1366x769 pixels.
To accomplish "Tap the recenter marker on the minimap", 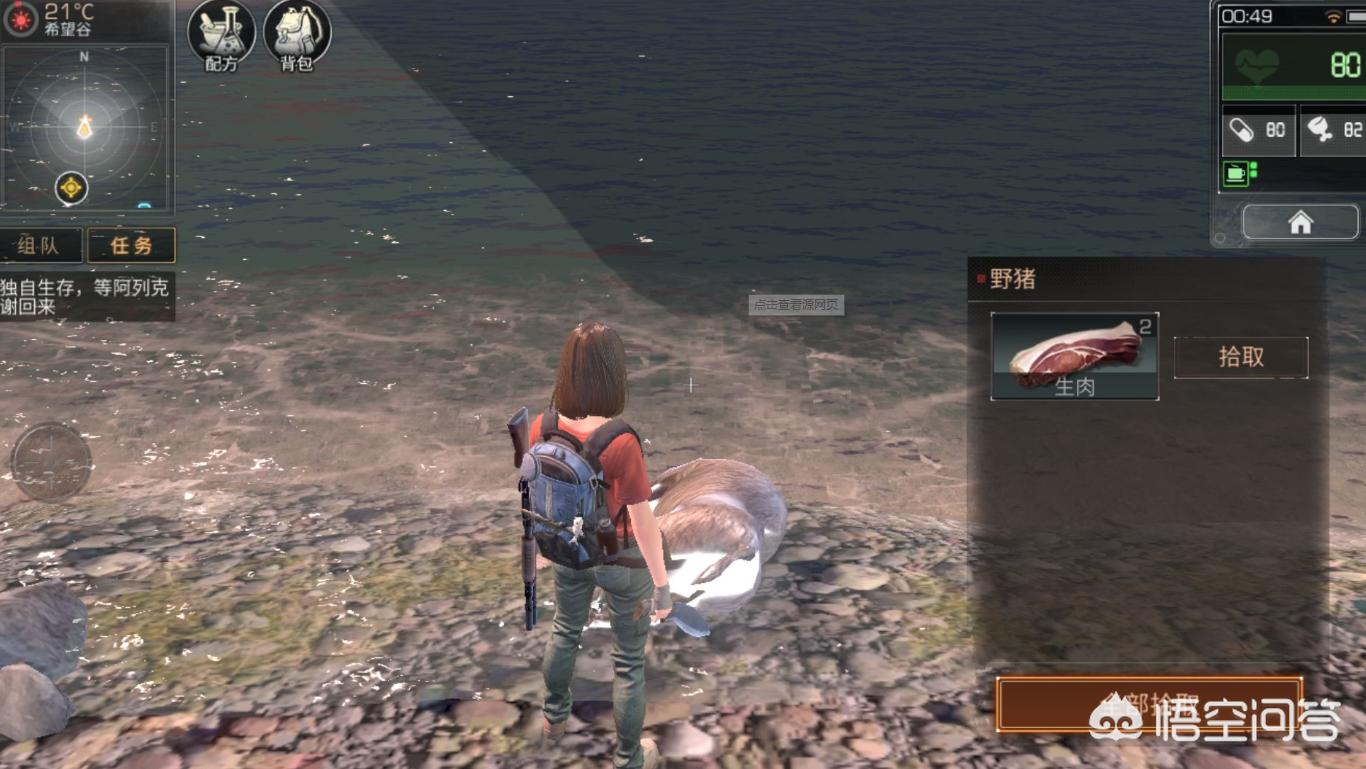I will tap(71, 187).
